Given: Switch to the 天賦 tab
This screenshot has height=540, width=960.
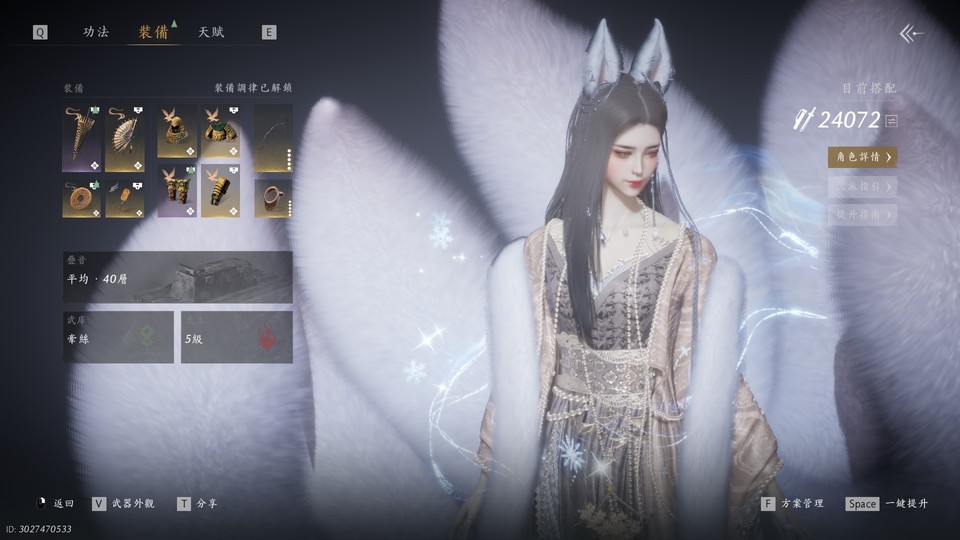Looking at the screenshot, I should point(211,32).
